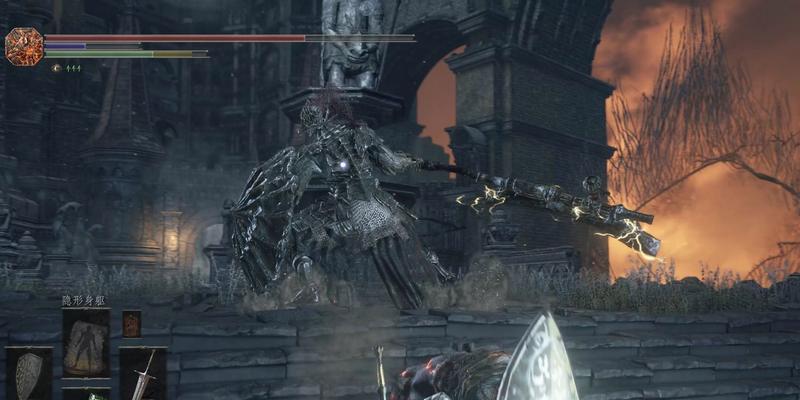Click the status buff icon under the bars
800x400 pixels.
(56, 67)
